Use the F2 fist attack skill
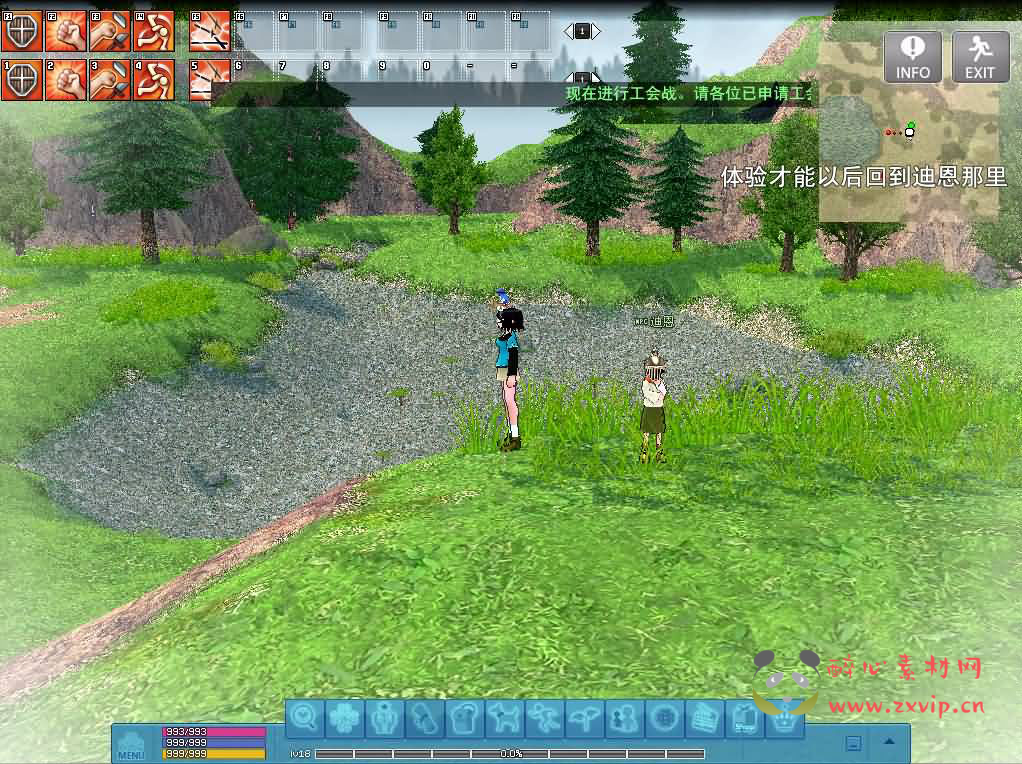 (x=65, y=31)
